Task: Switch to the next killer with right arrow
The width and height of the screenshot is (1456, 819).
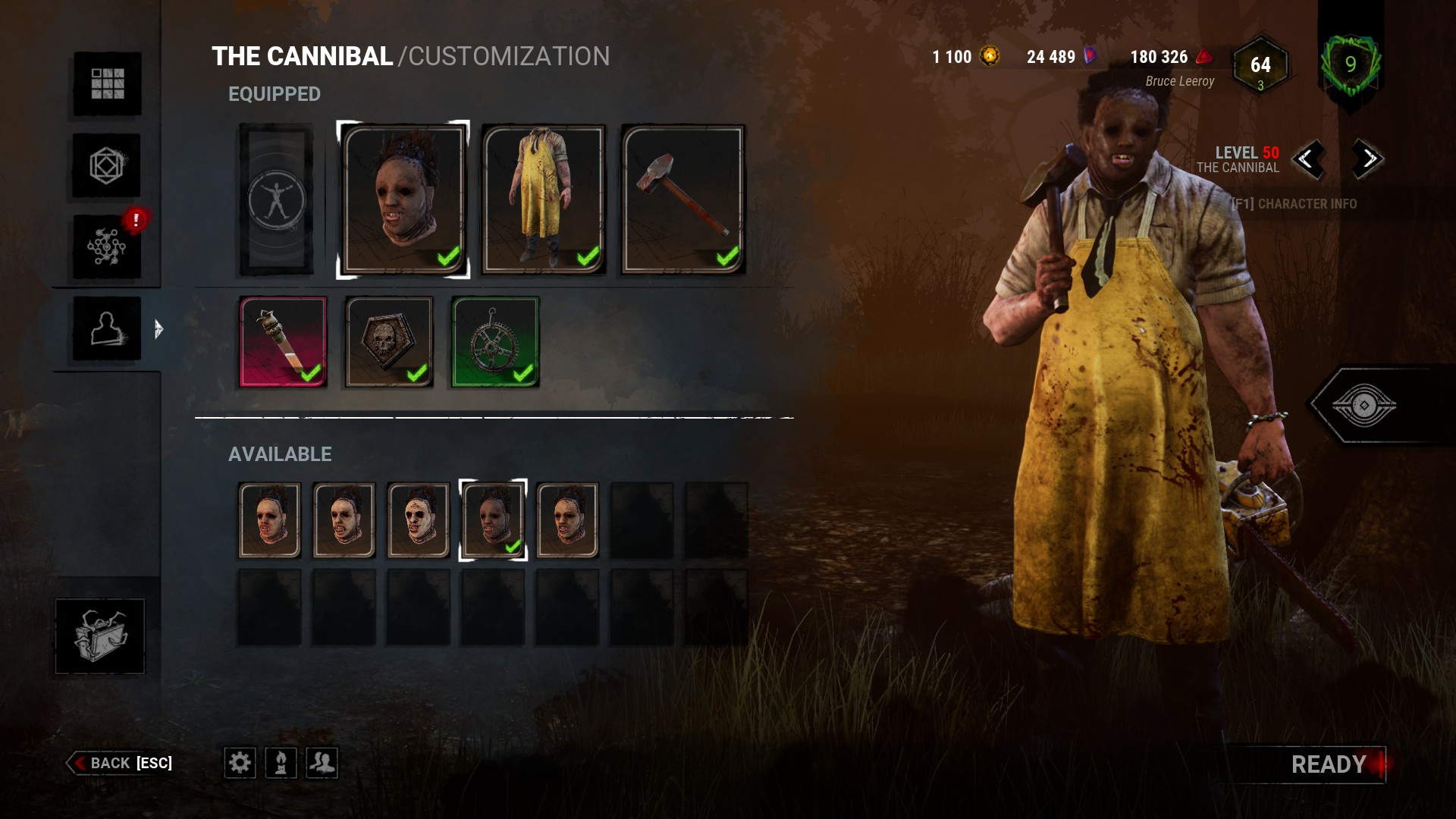Action: (1366, 162)
